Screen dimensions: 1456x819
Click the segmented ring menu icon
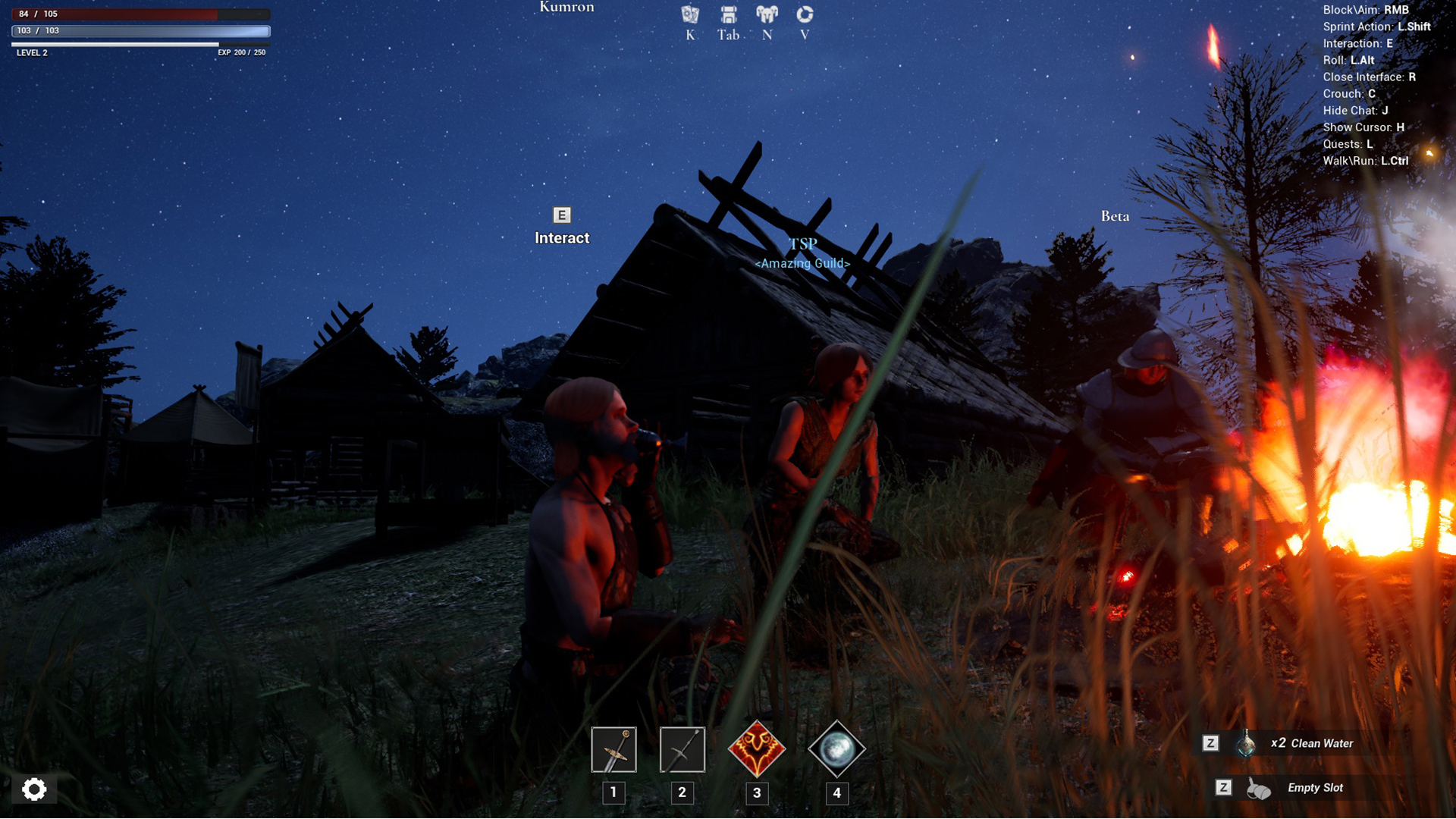point(805,14)
